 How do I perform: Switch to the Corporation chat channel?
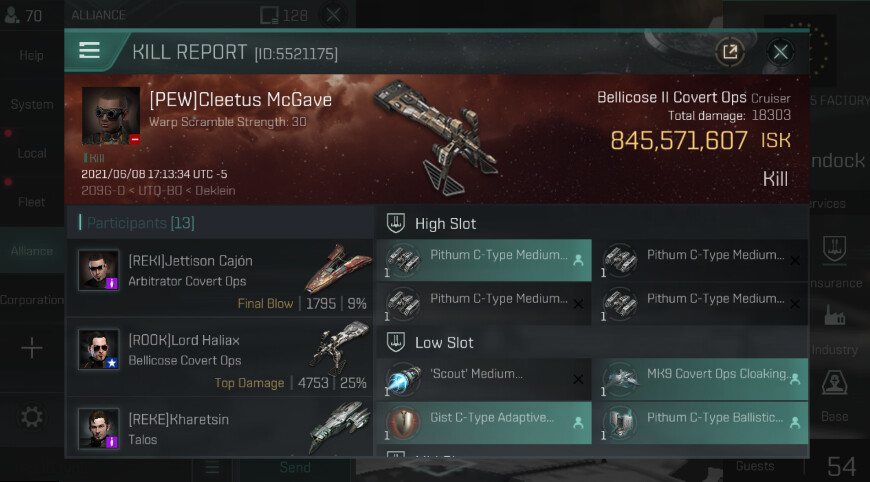click(x=31, y=300)
